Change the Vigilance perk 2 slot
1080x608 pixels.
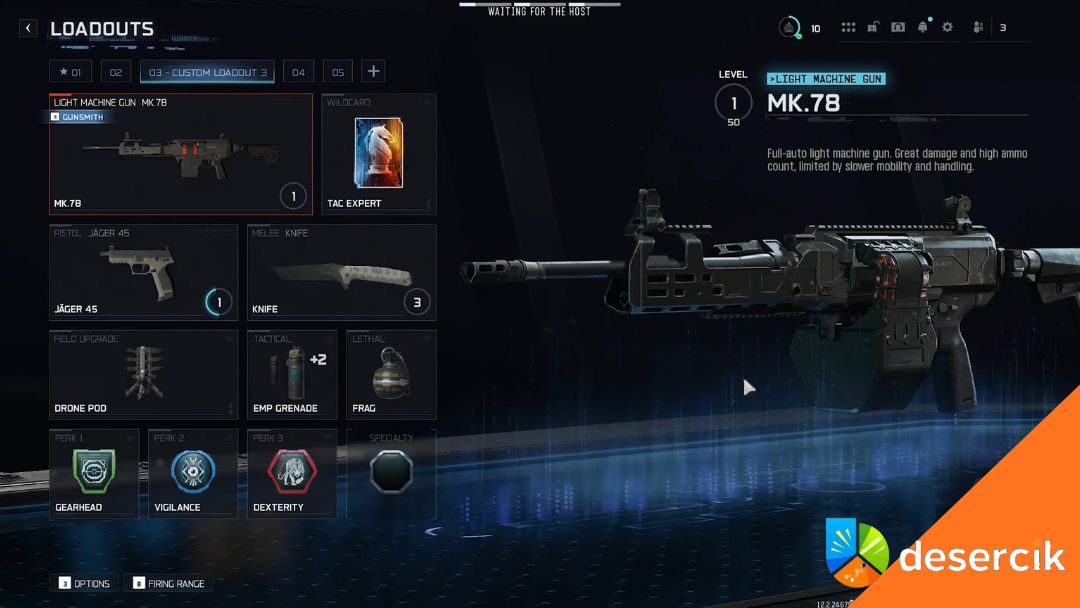(x=193, y=473)
